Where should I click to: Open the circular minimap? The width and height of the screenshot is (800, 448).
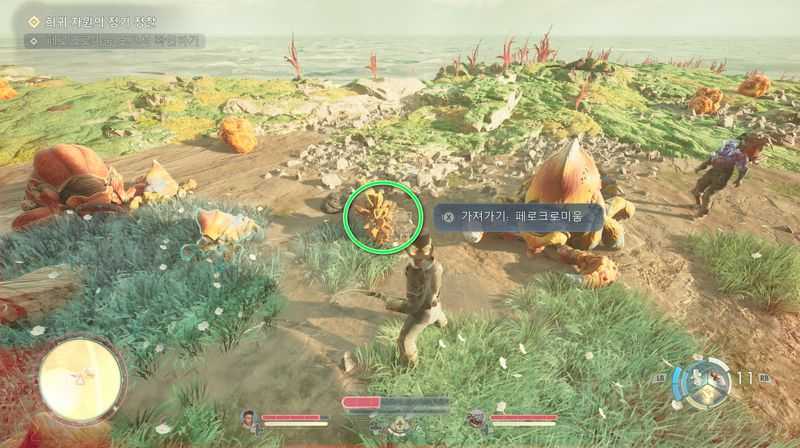tap(82, 379)
